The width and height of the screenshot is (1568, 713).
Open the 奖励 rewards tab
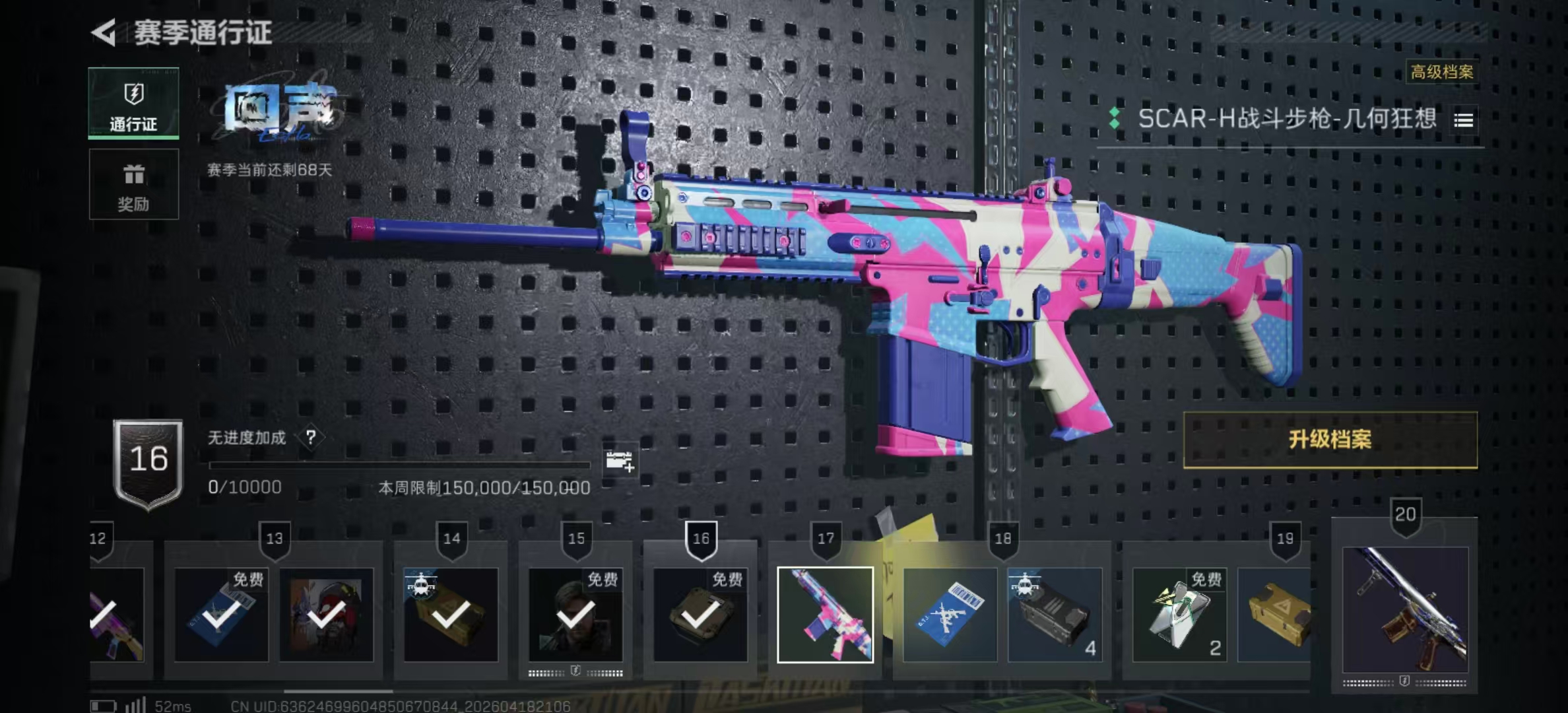click(134, 184)
